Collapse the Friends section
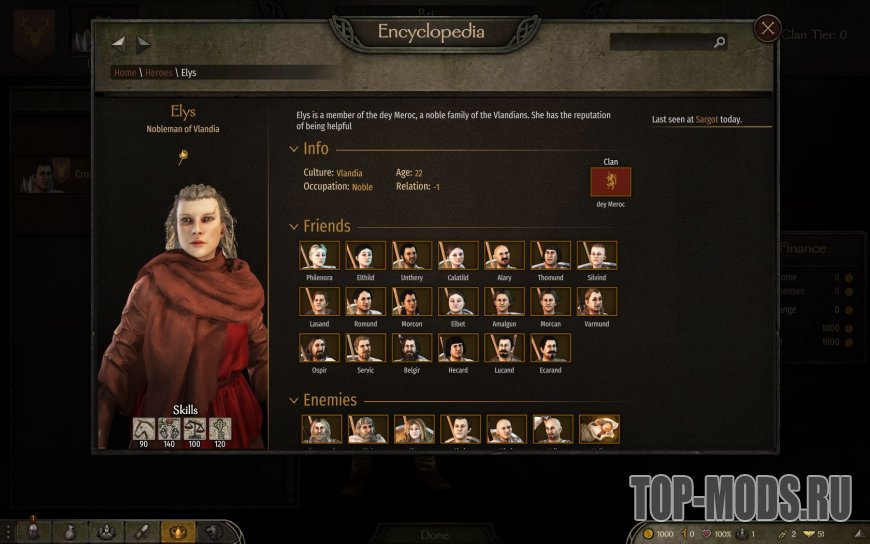 294,227
